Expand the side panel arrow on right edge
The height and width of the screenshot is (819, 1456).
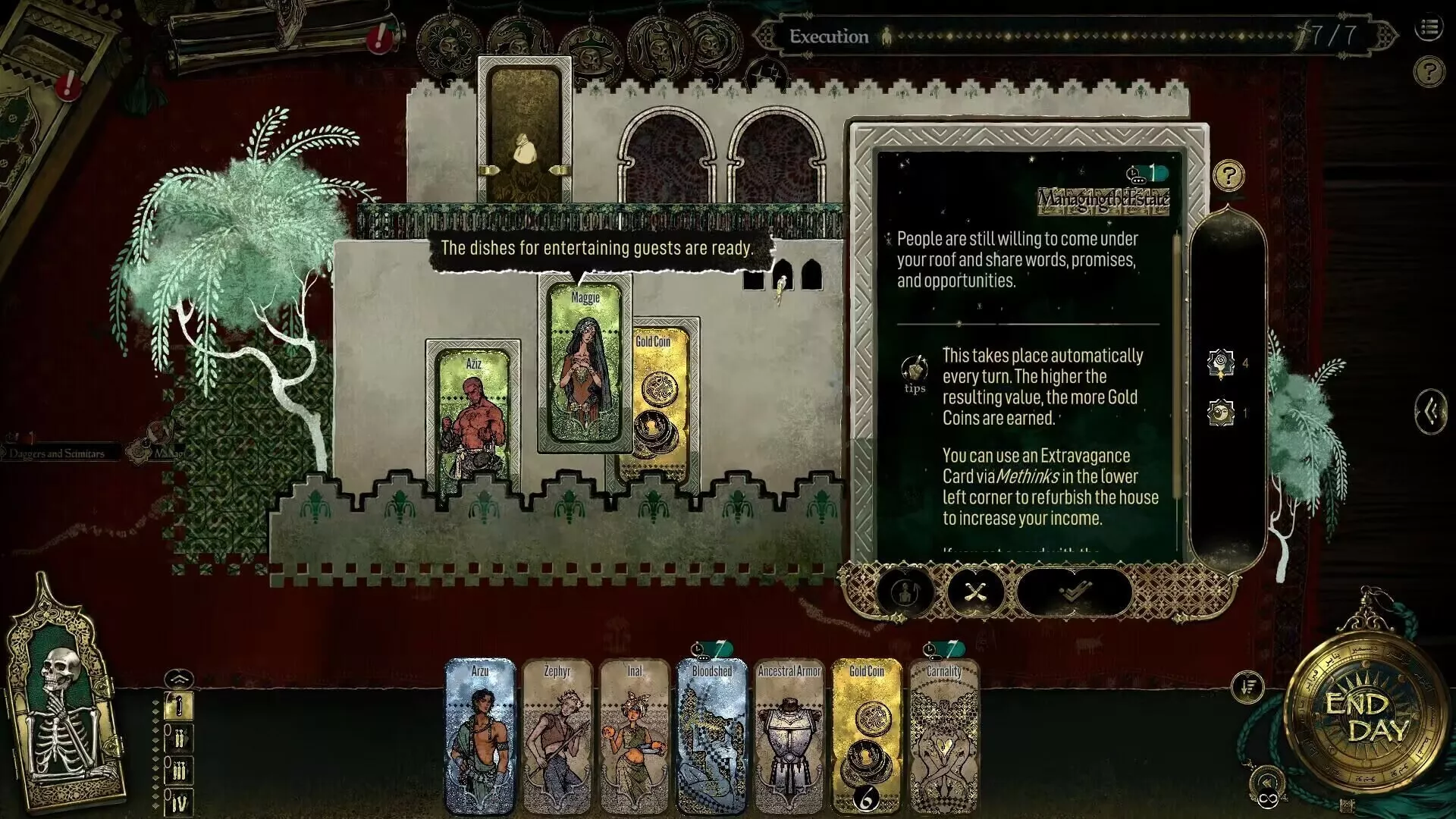coord(1430,412)
